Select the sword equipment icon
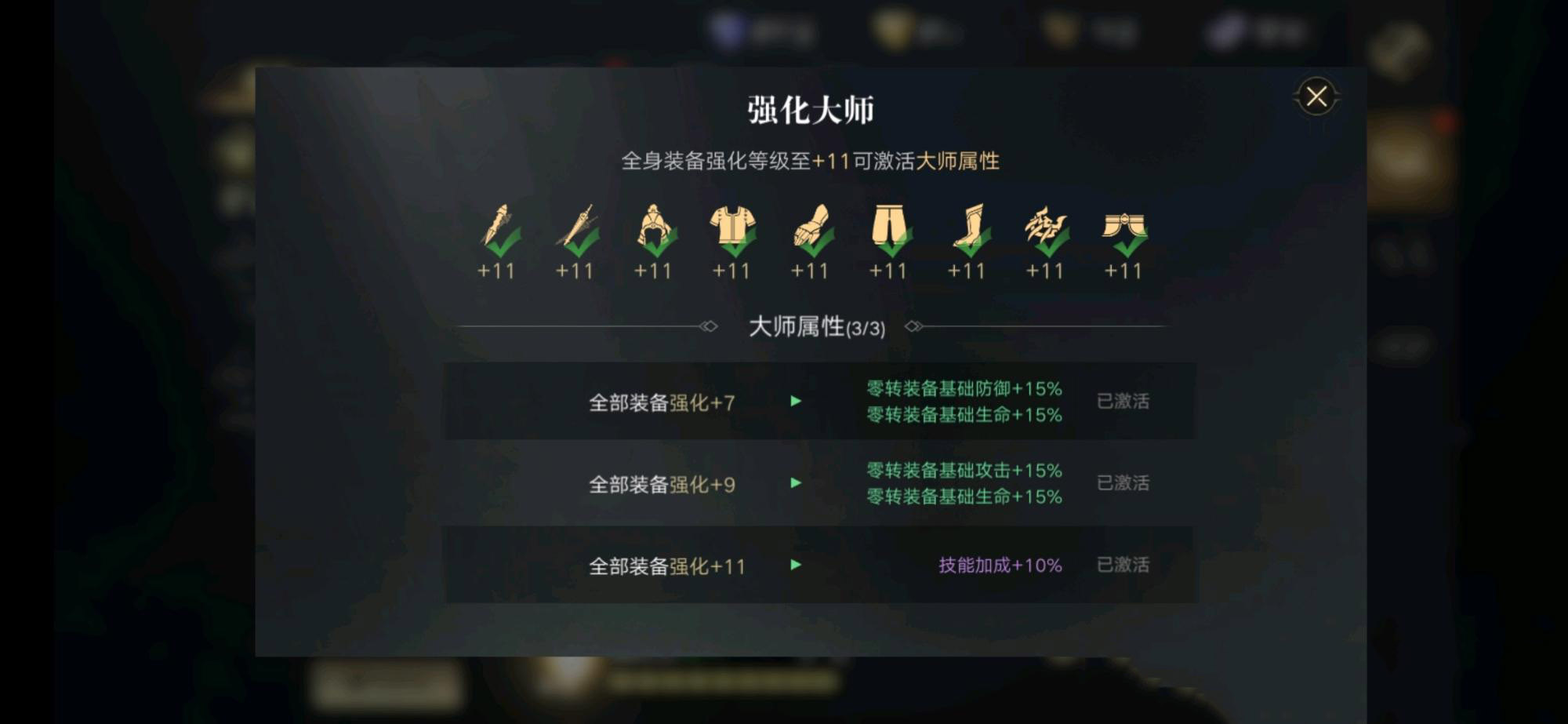 pos(578,228)
